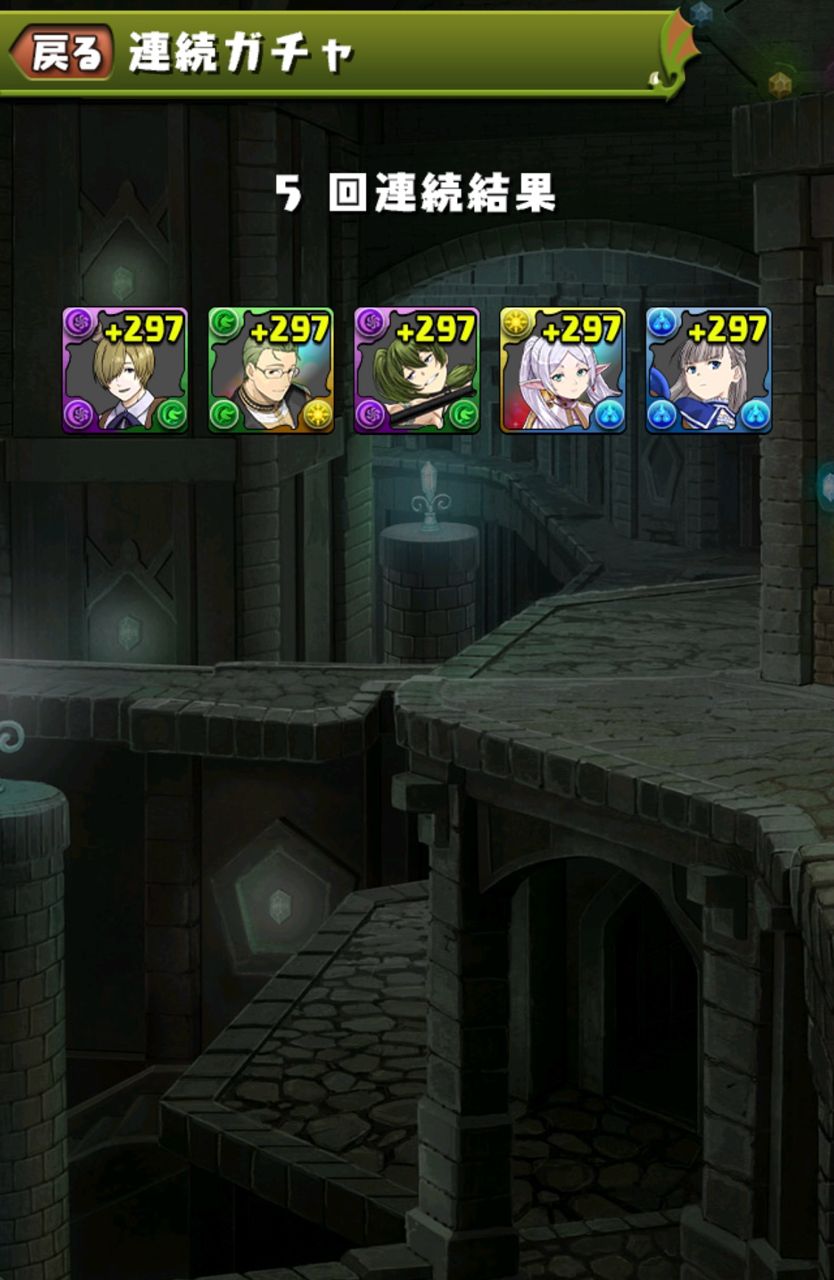Tap the 戻る back button
The image size is (834, 1280).
(x=64, y=52)
